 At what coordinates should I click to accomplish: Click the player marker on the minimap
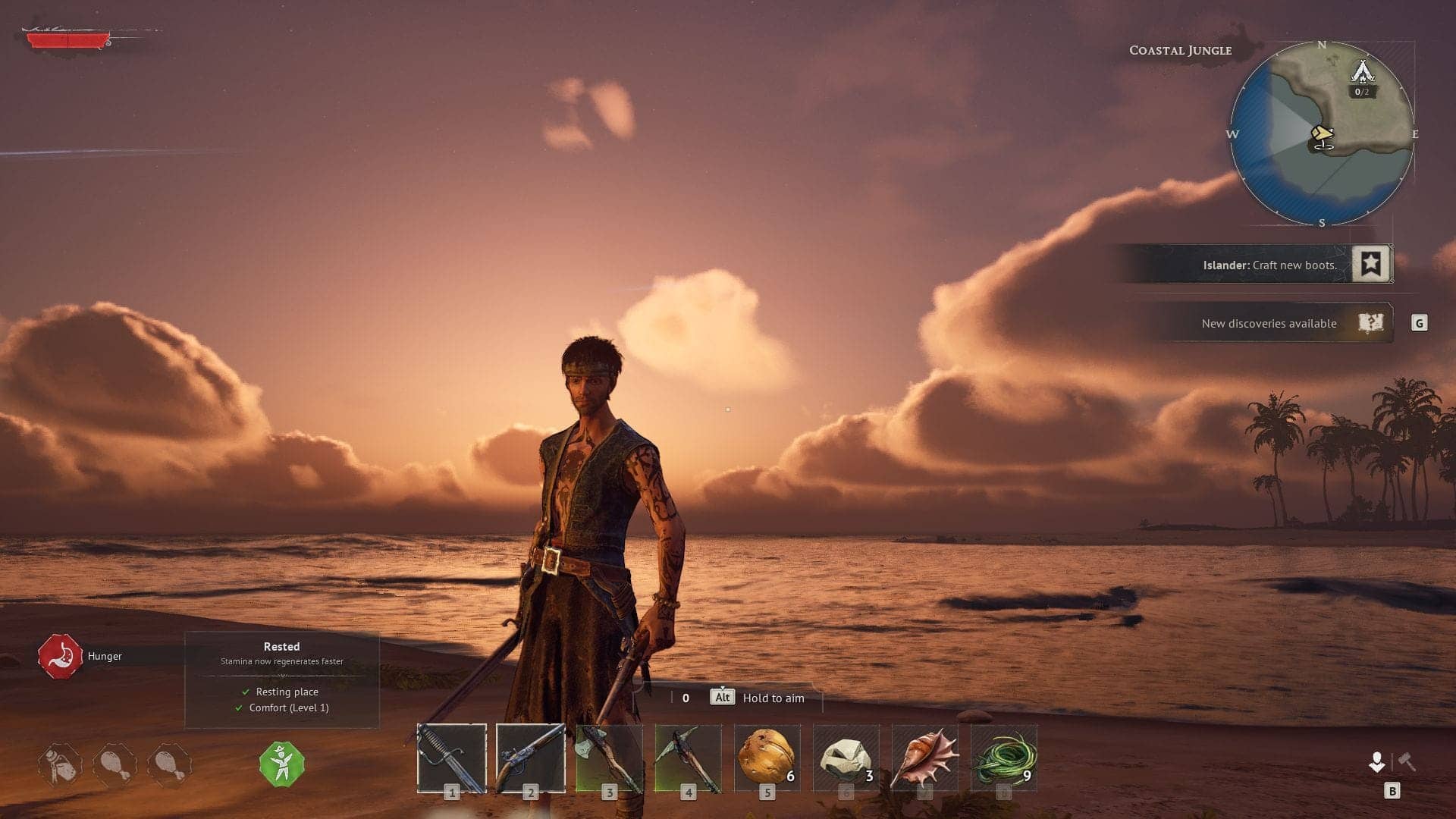(x=1323, y=136)
